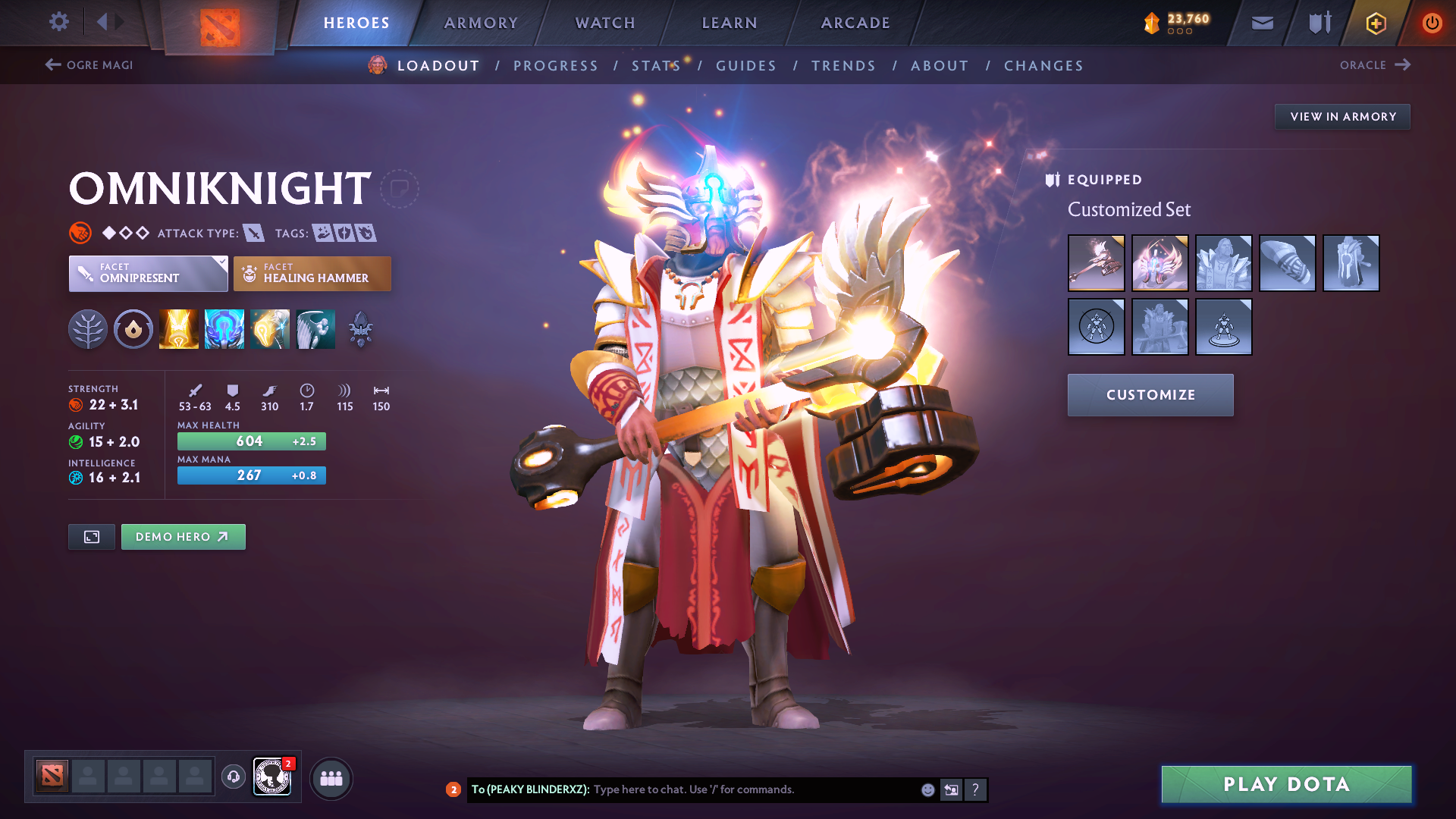Open the Watch tab
This screenshot has height=819, width=1456.
pos(605,23)
